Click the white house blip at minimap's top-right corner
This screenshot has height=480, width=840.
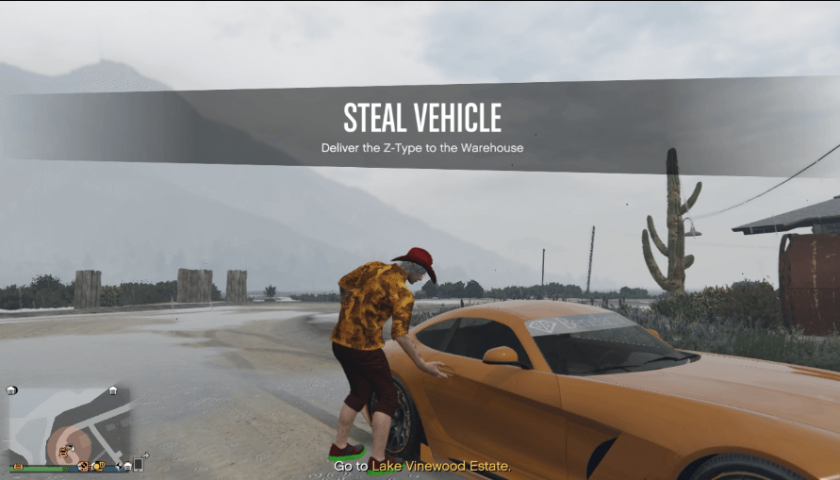tap(114, 390)
